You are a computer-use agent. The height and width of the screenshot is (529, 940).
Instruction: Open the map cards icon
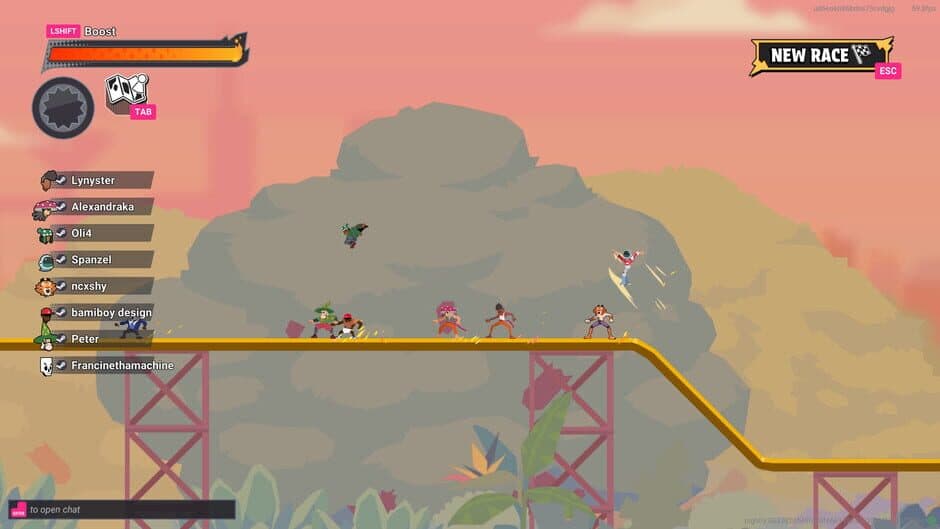pyautogui.click(x=127, y=91)
